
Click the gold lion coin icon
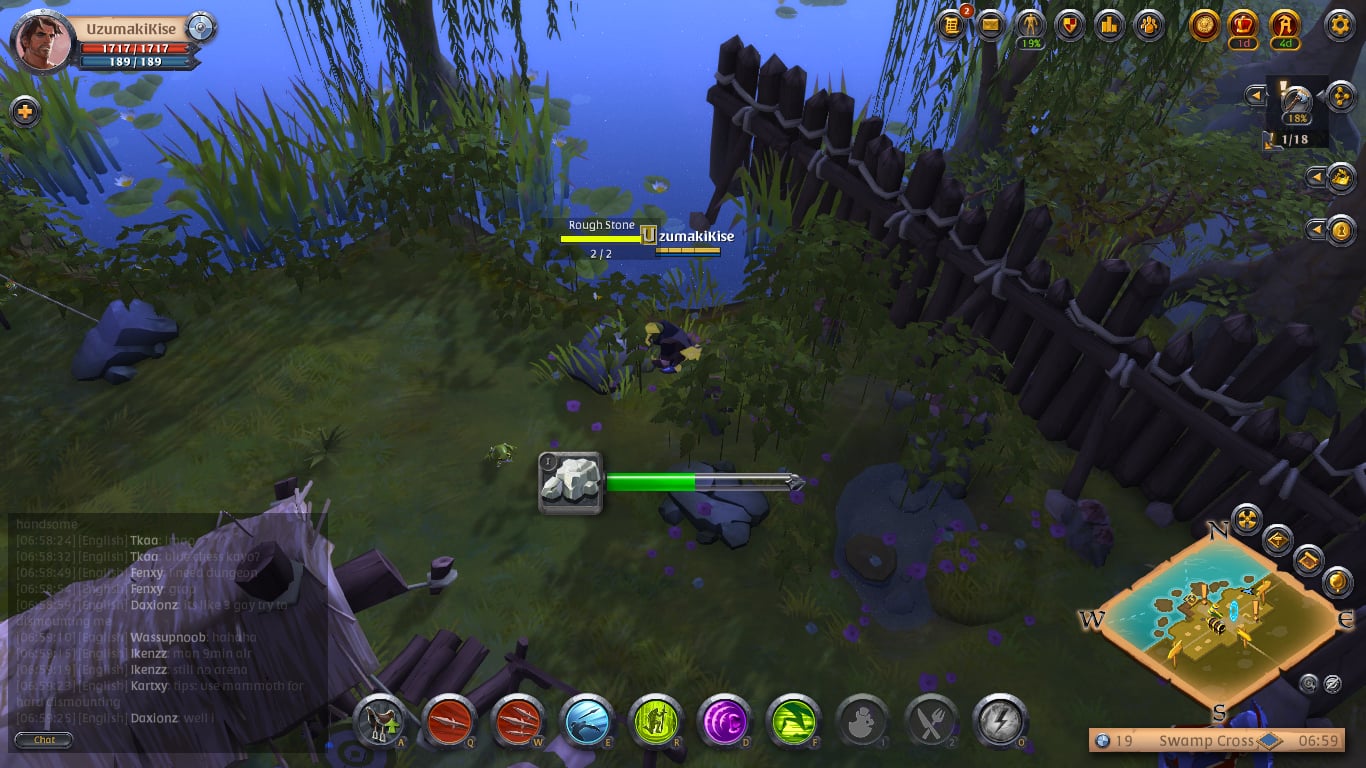[x=1206, y=25]
